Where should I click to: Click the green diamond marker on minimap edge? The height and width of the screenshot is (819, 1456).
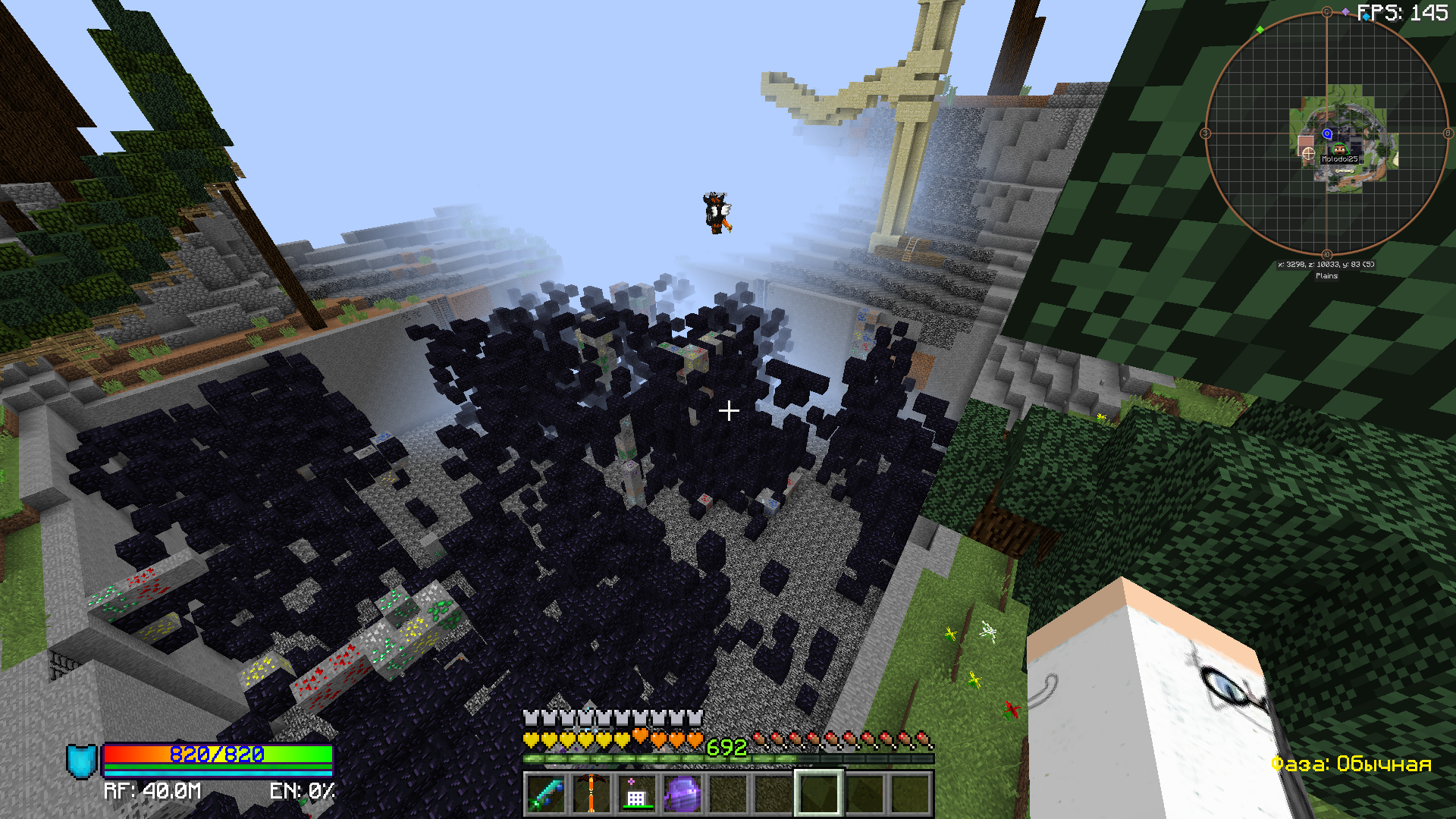tap(1260, 30)
